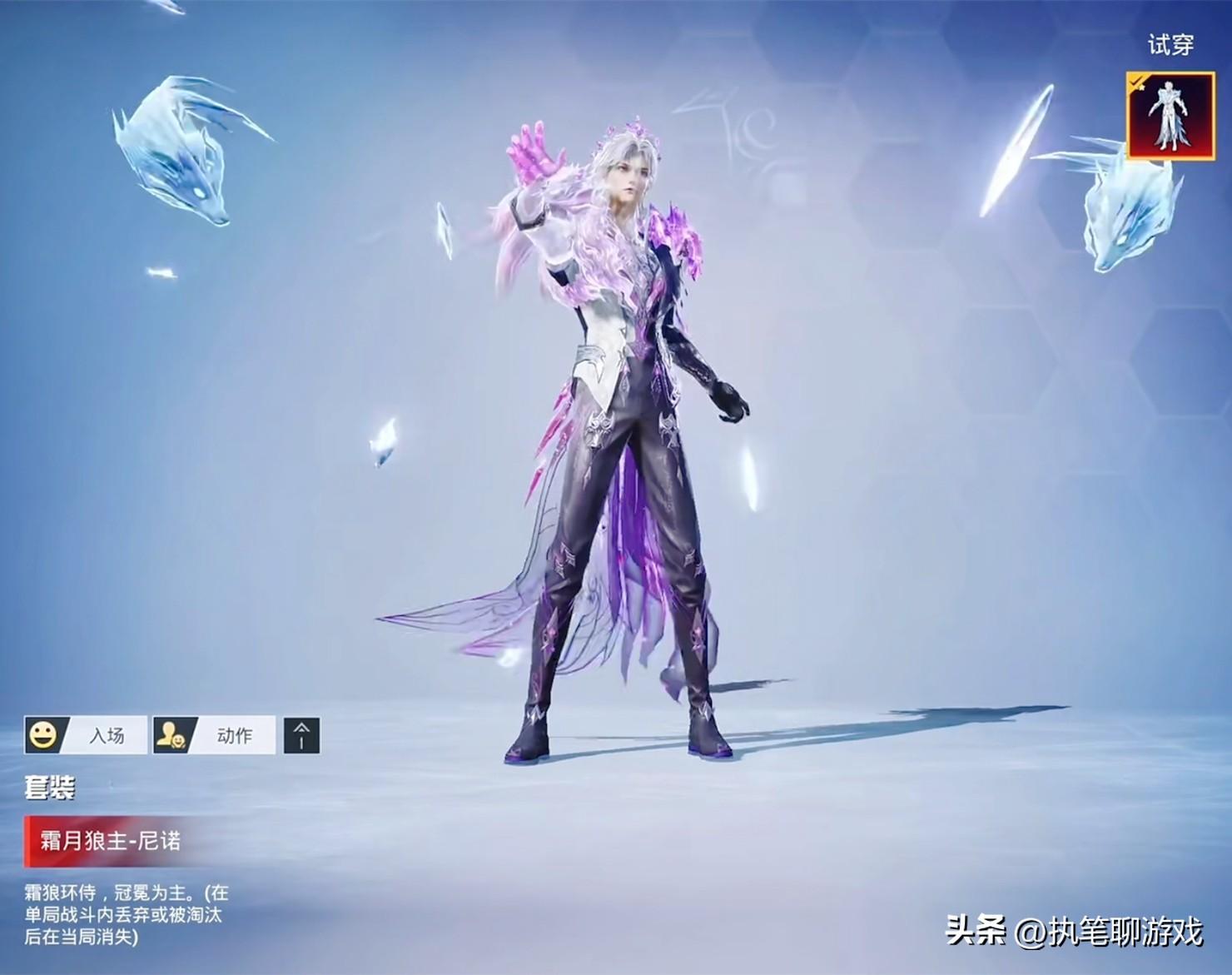Click the up-arrow expand button
The width and height of the screenshot is (1232, 975).
(x=301, y=735)
